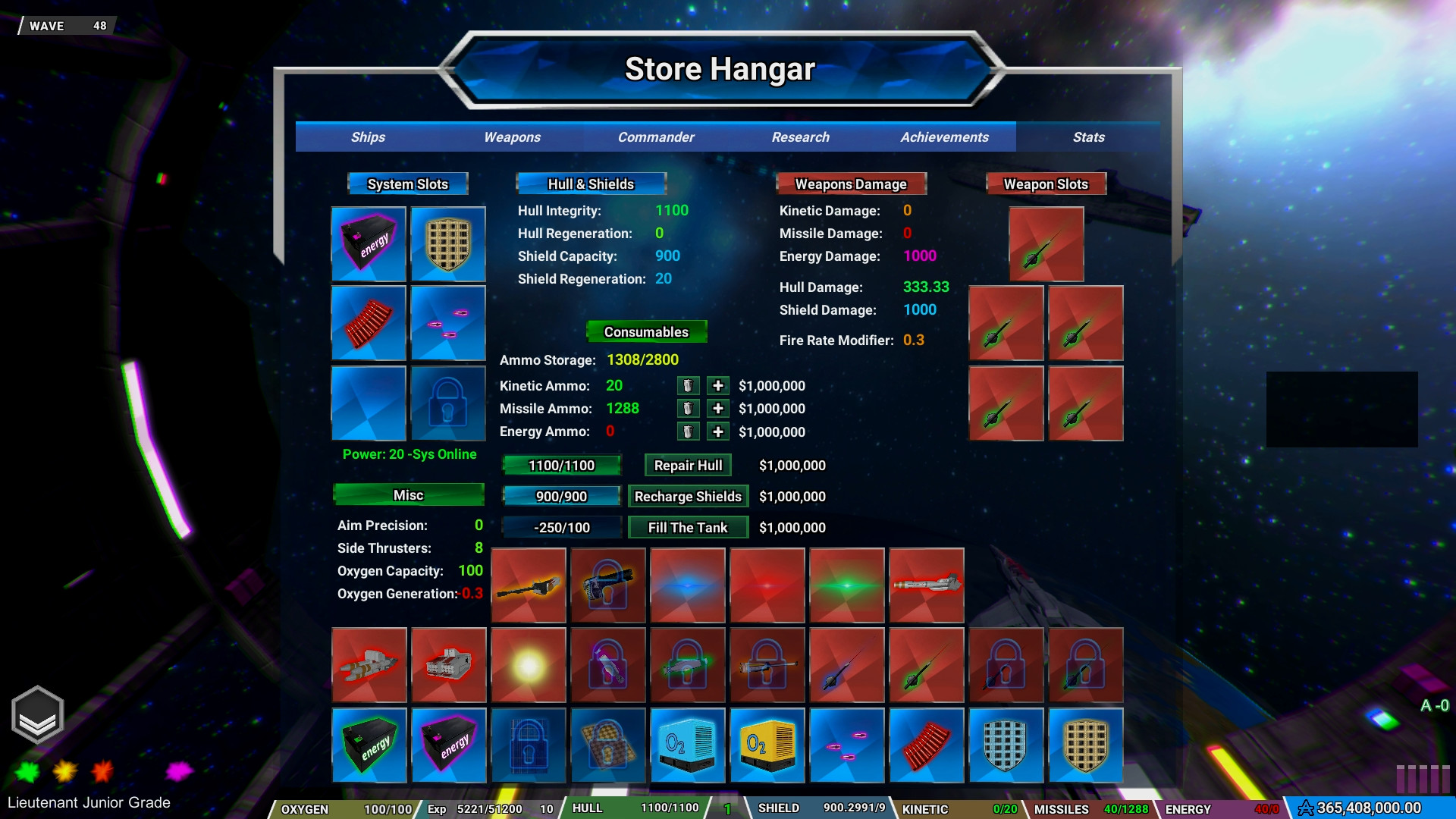Open the Commander tab
Screen dimensions: 1456x819
point(655,137)
